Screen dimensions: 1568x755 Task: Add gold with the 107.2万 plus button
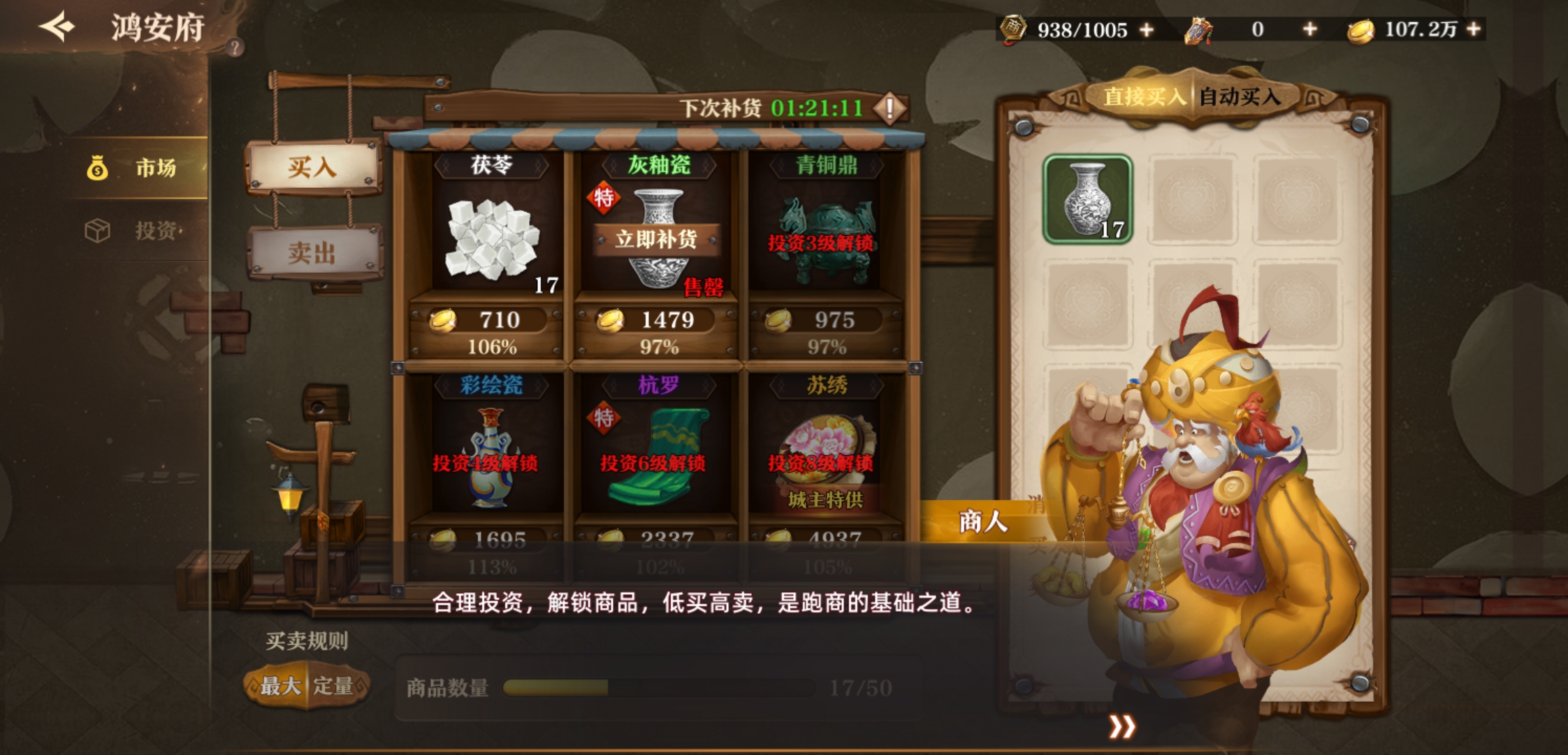pyautogui.click(x=1474, y=29)
